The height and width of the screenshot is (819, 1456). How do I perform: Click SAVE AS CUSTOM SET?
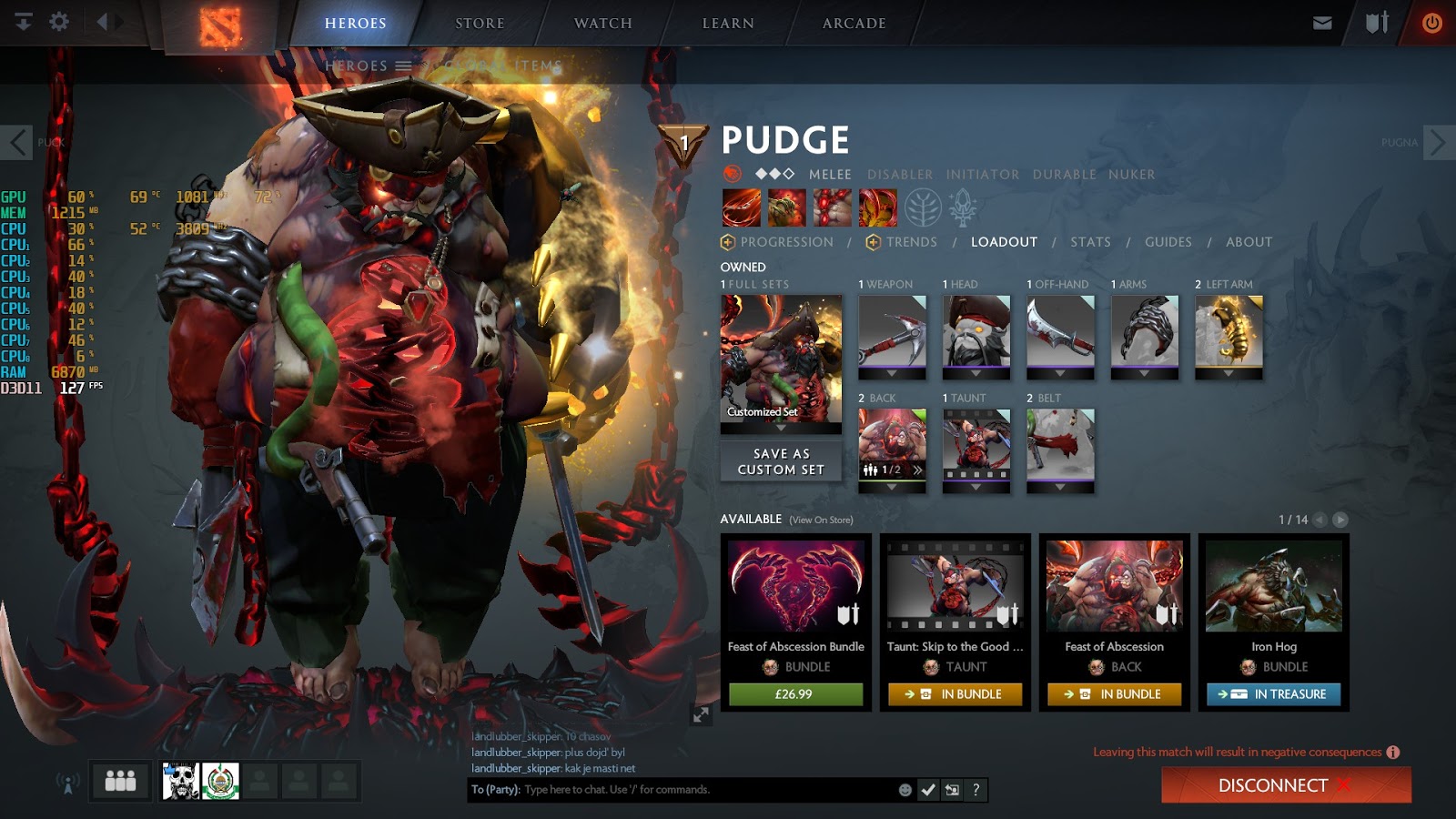[780, 460]
